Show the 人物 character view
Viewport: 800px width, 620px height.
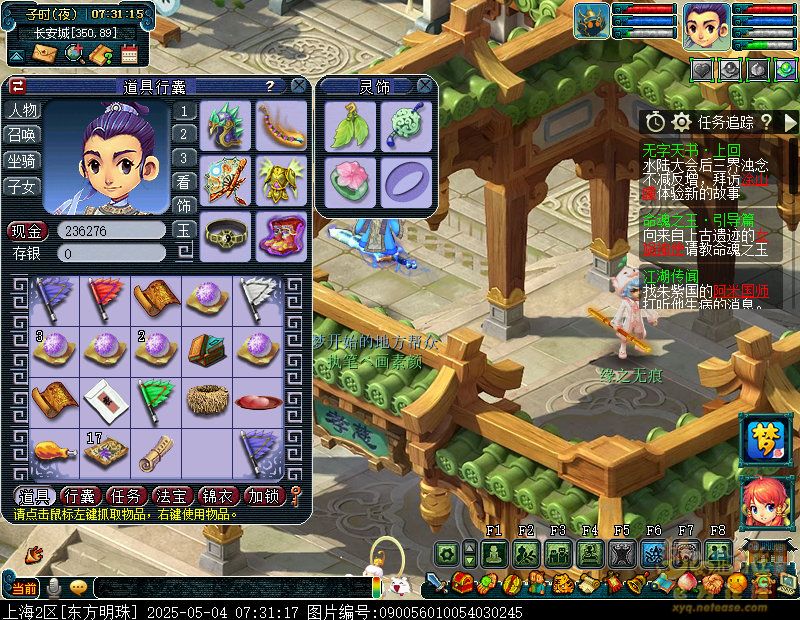(22, 110)
